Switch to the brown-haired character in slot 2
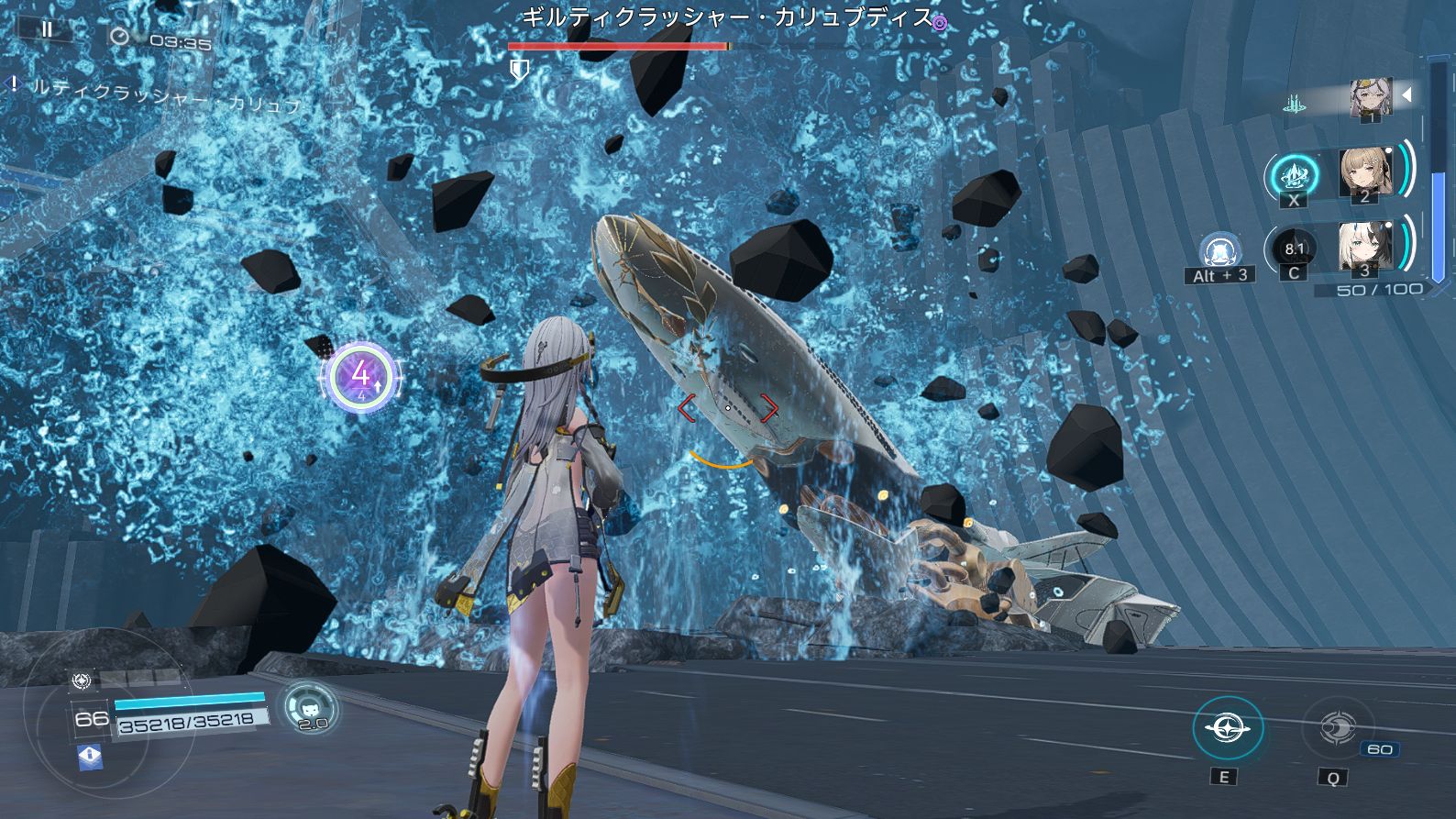Viewport: 1456px width, 819px height. [1364, 172]
